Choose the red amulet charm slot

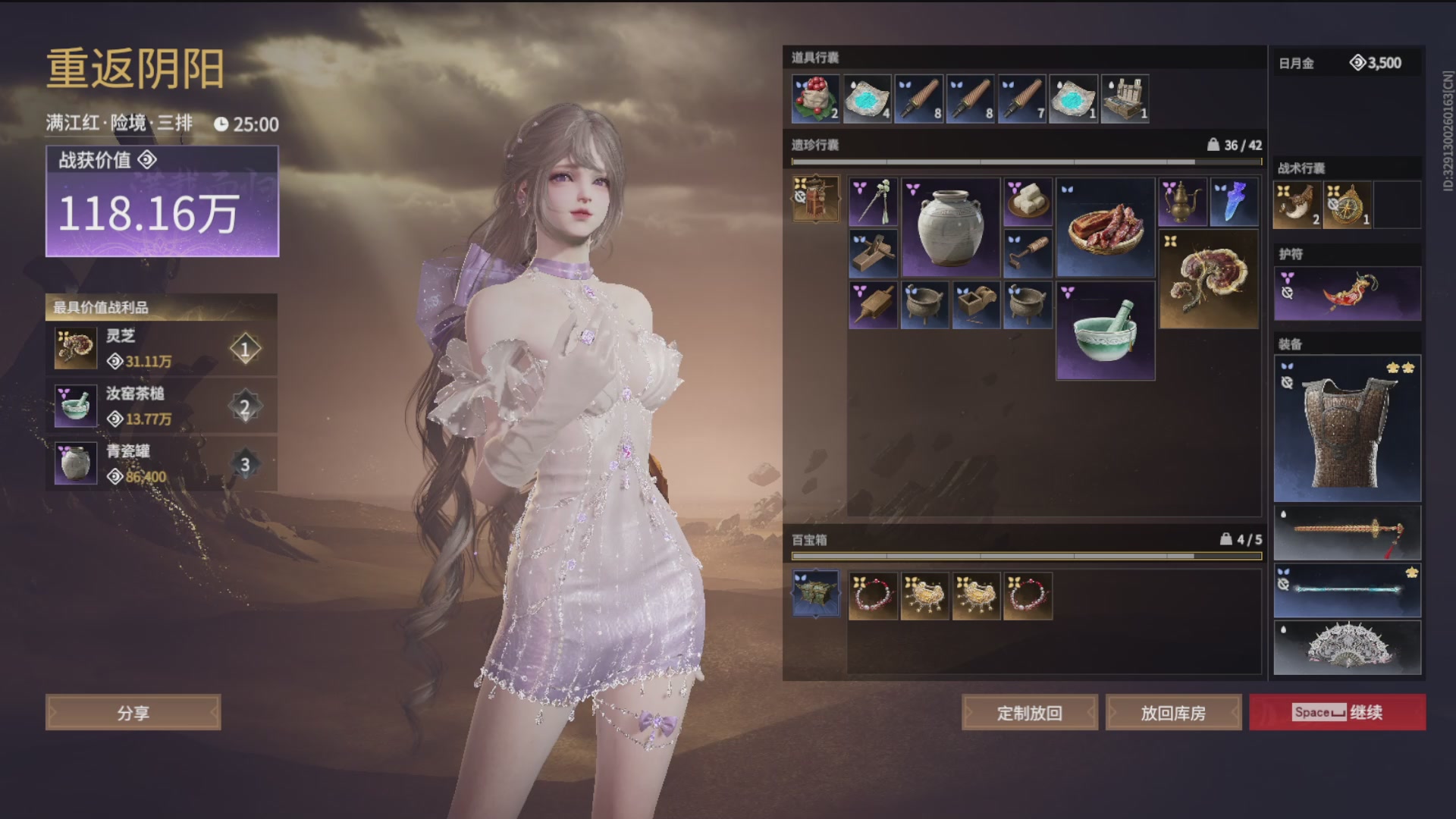point(1348,293)
